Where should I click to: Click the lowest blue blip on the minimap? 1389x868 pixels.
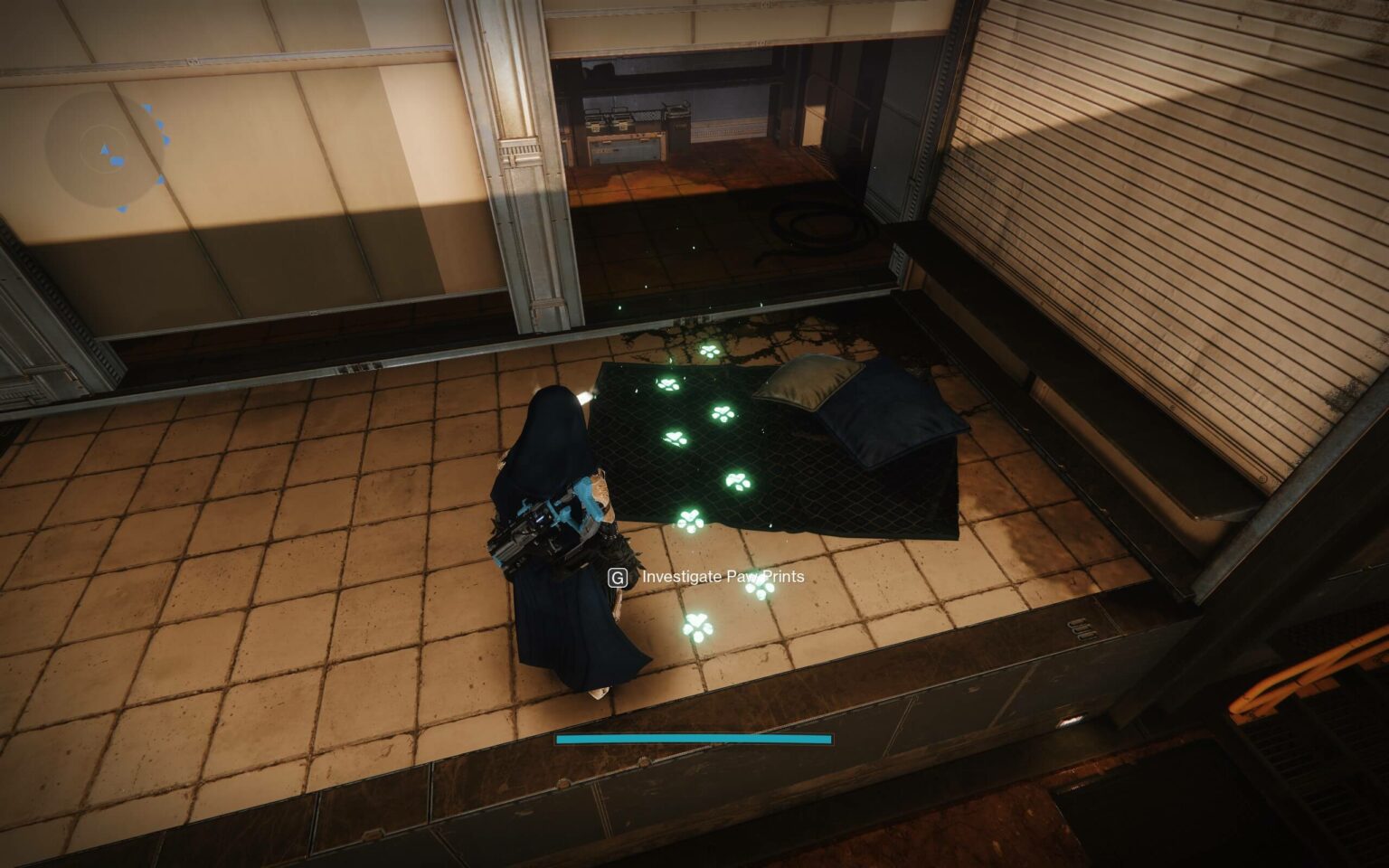(x=122, y=208)
